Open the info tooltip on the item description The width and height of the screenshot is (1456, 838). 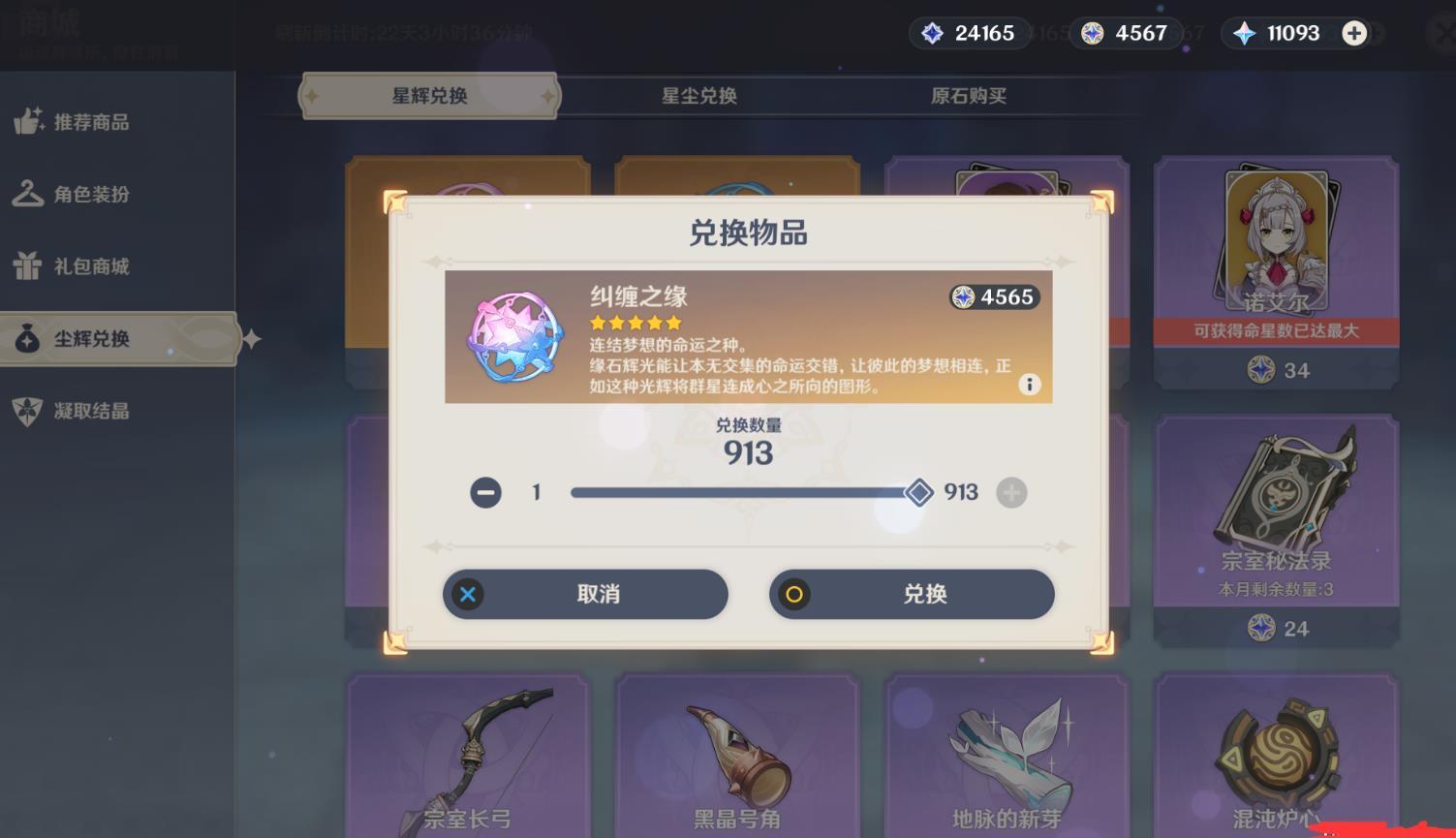click(x=1030, y=385)
